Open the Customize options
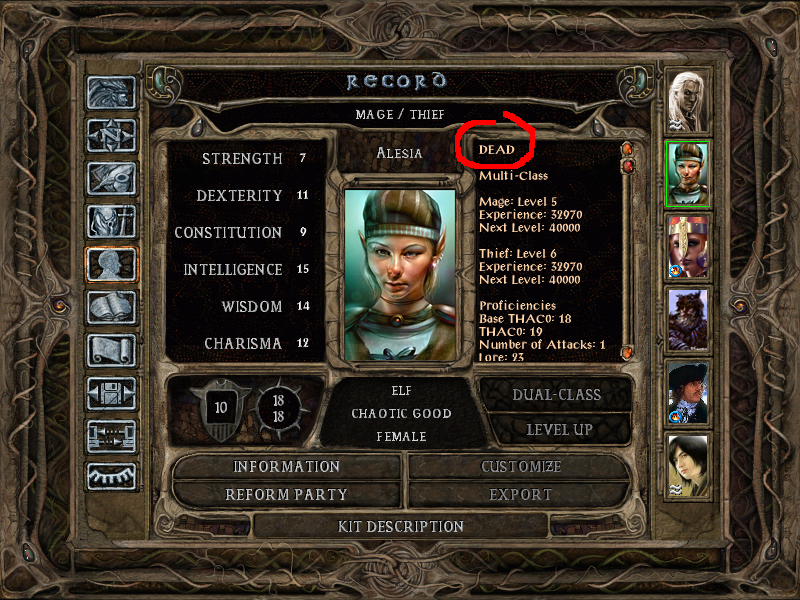The height and width of the screenshot is (600, 800). click(x=520, y=467)
